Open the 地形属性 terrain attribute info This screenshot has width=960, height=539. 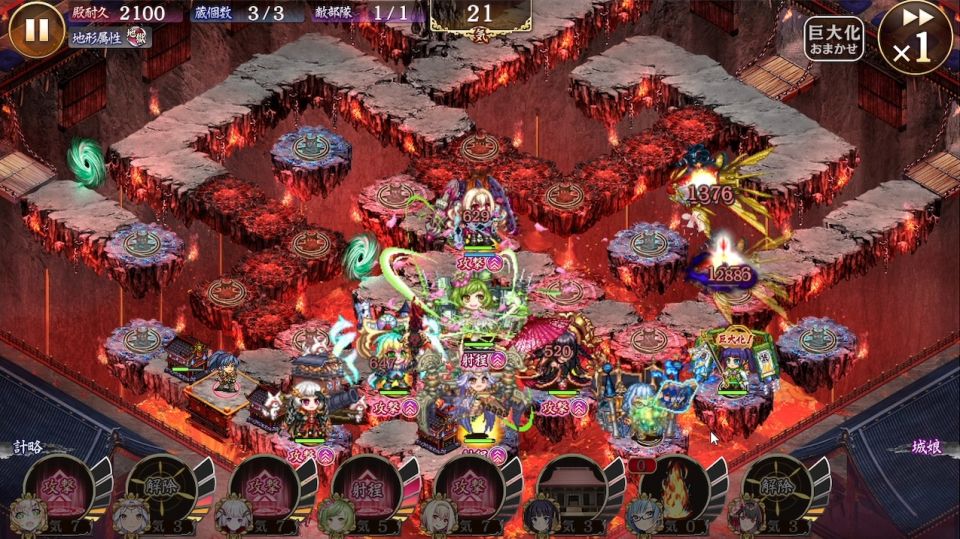[x=112, y=38]
